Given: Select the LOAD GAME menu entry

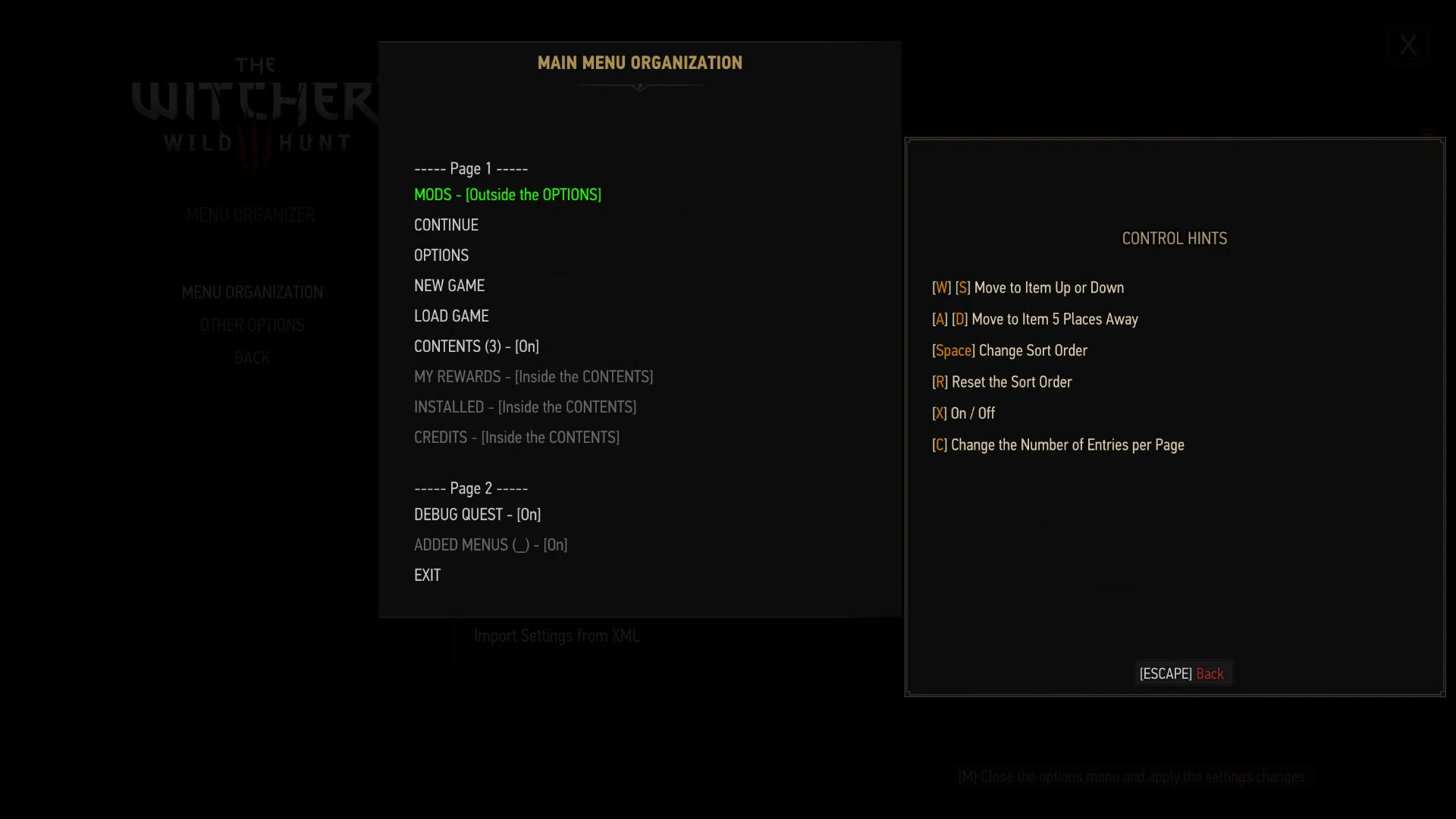Looking at the screenshot, I should click(450, 315).
